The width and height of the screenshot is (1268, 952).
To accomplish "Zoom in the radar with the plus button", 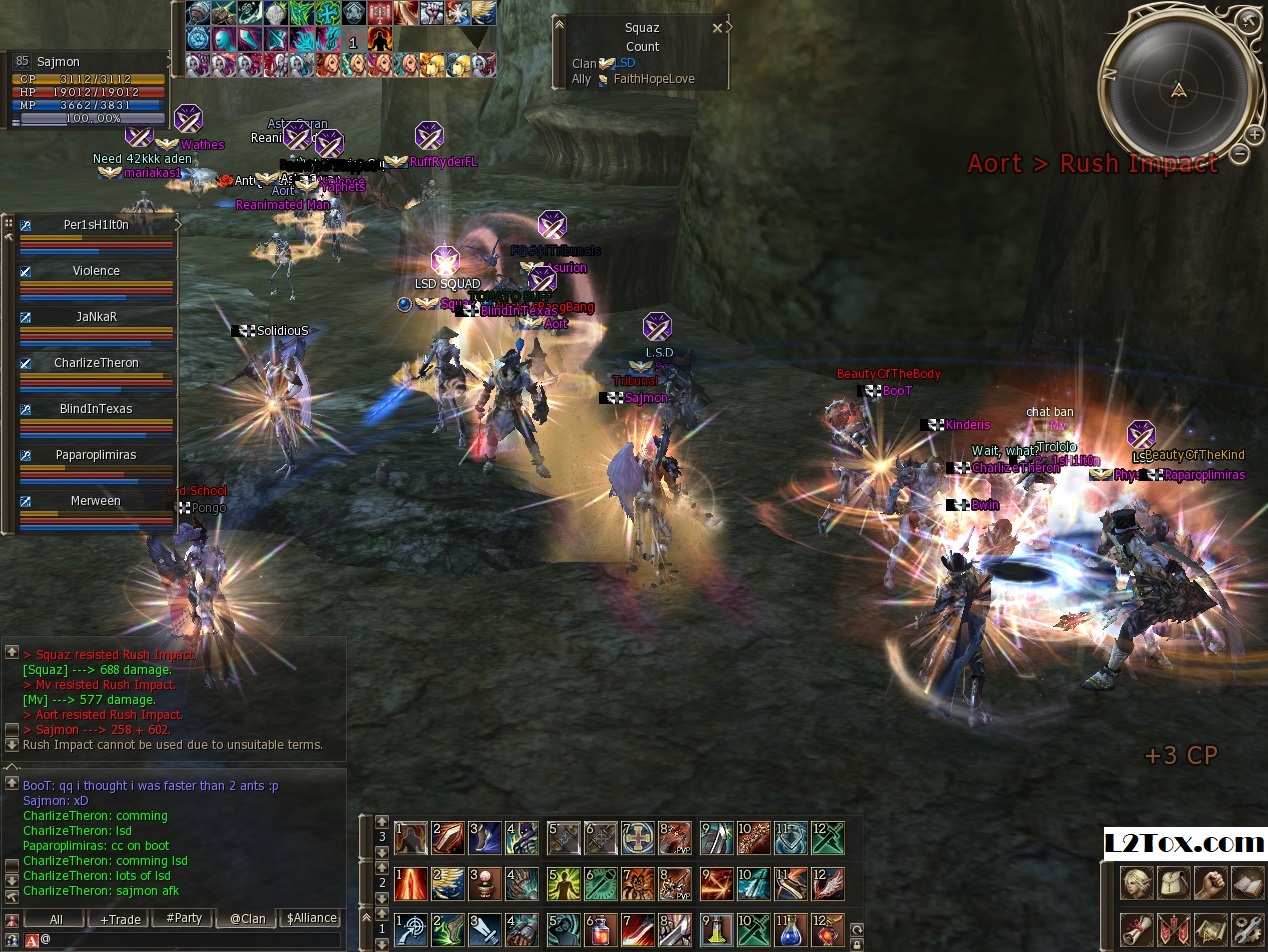I will coord(1256,134).
